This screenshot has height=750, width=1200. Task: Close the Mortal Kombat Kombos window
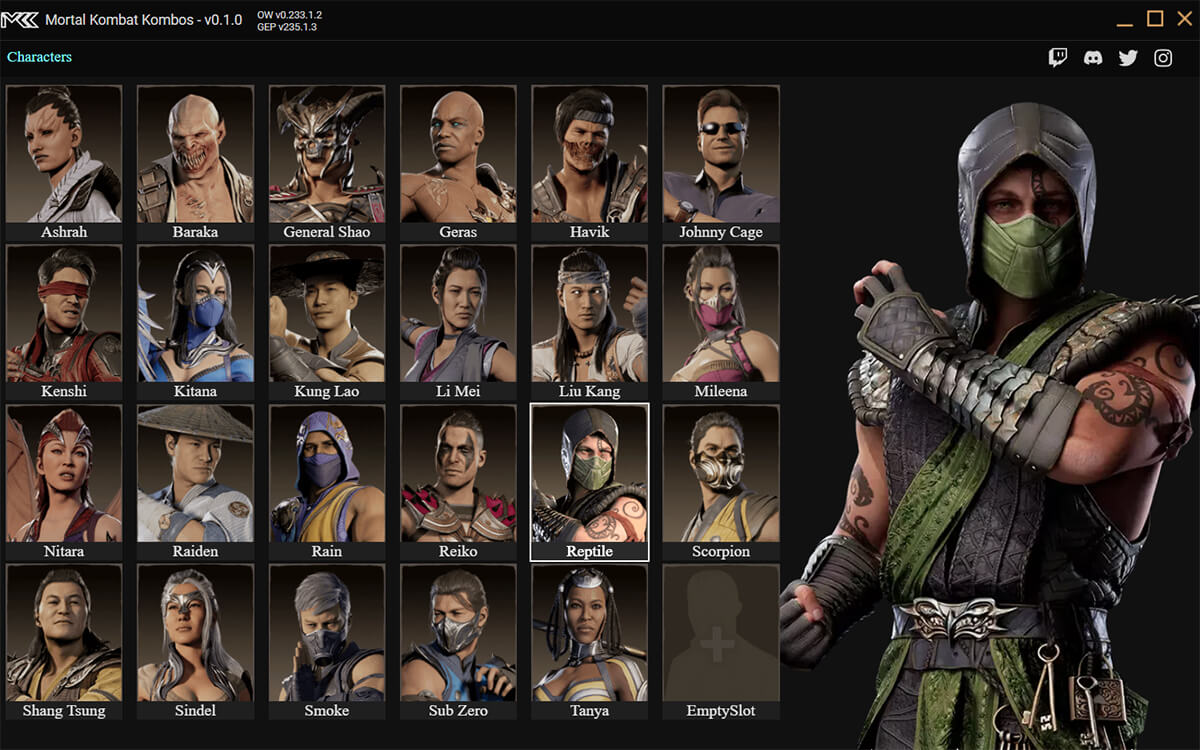pos(1184,19)
